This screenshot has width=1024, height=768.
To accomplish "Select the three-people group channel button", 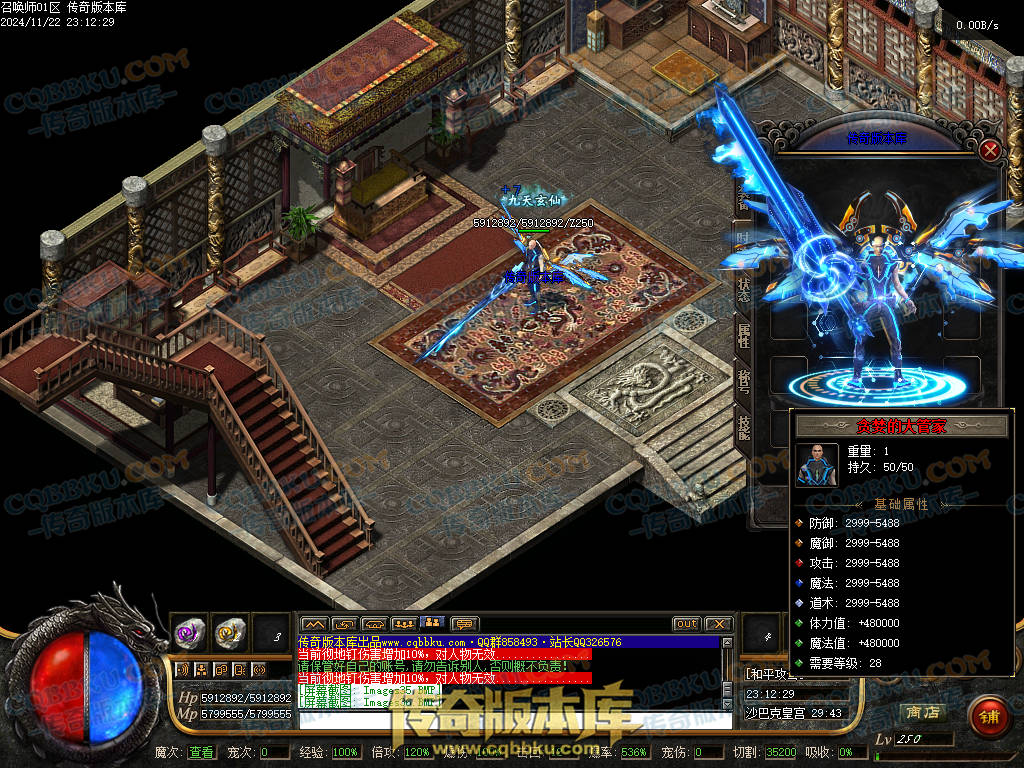I will pos(404,624).
